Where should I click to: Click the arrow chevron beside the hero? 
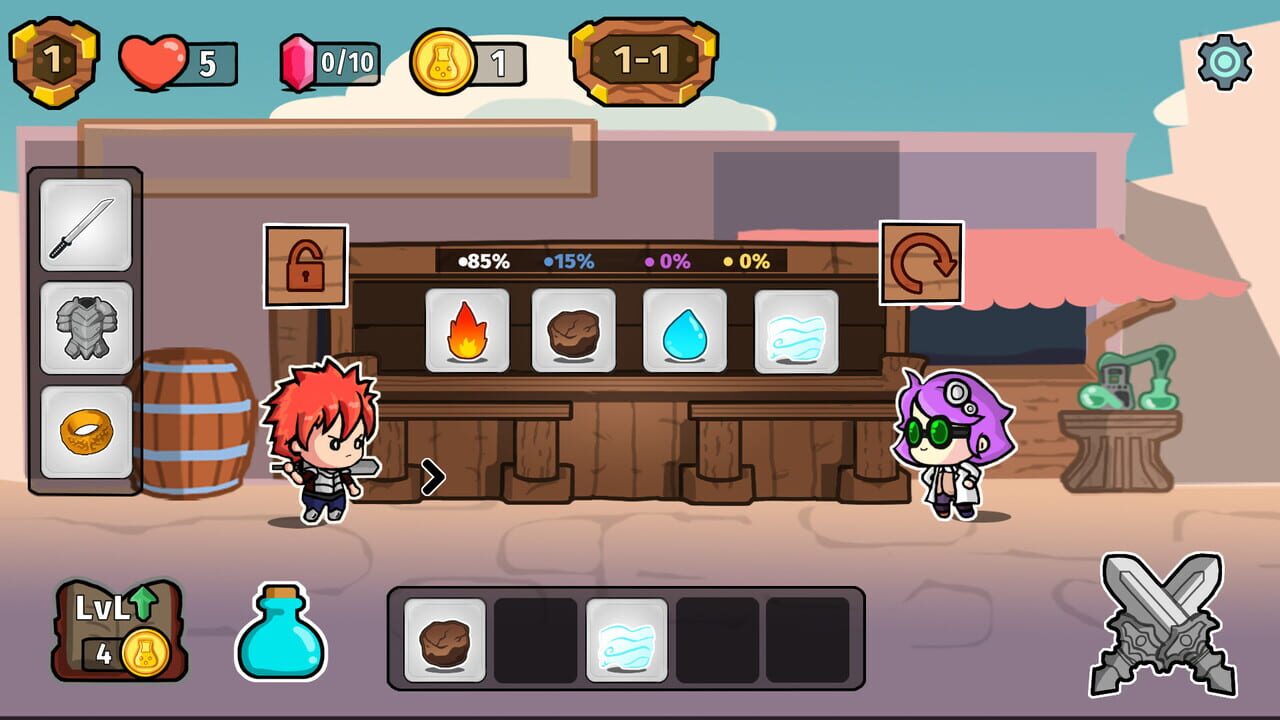pos(432,477)
